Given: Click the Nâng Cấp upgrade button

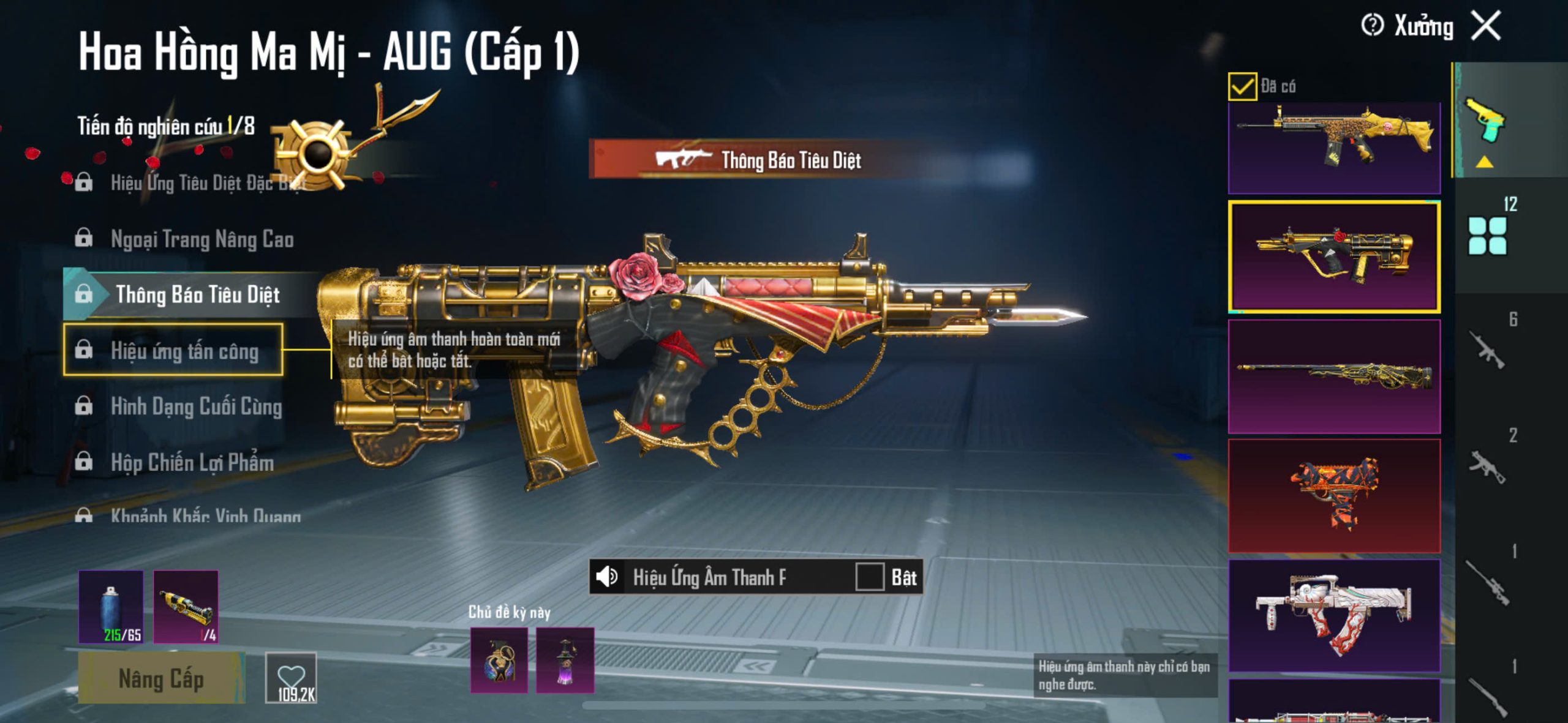Looking at the screenshot, I should tap(161, 679).
